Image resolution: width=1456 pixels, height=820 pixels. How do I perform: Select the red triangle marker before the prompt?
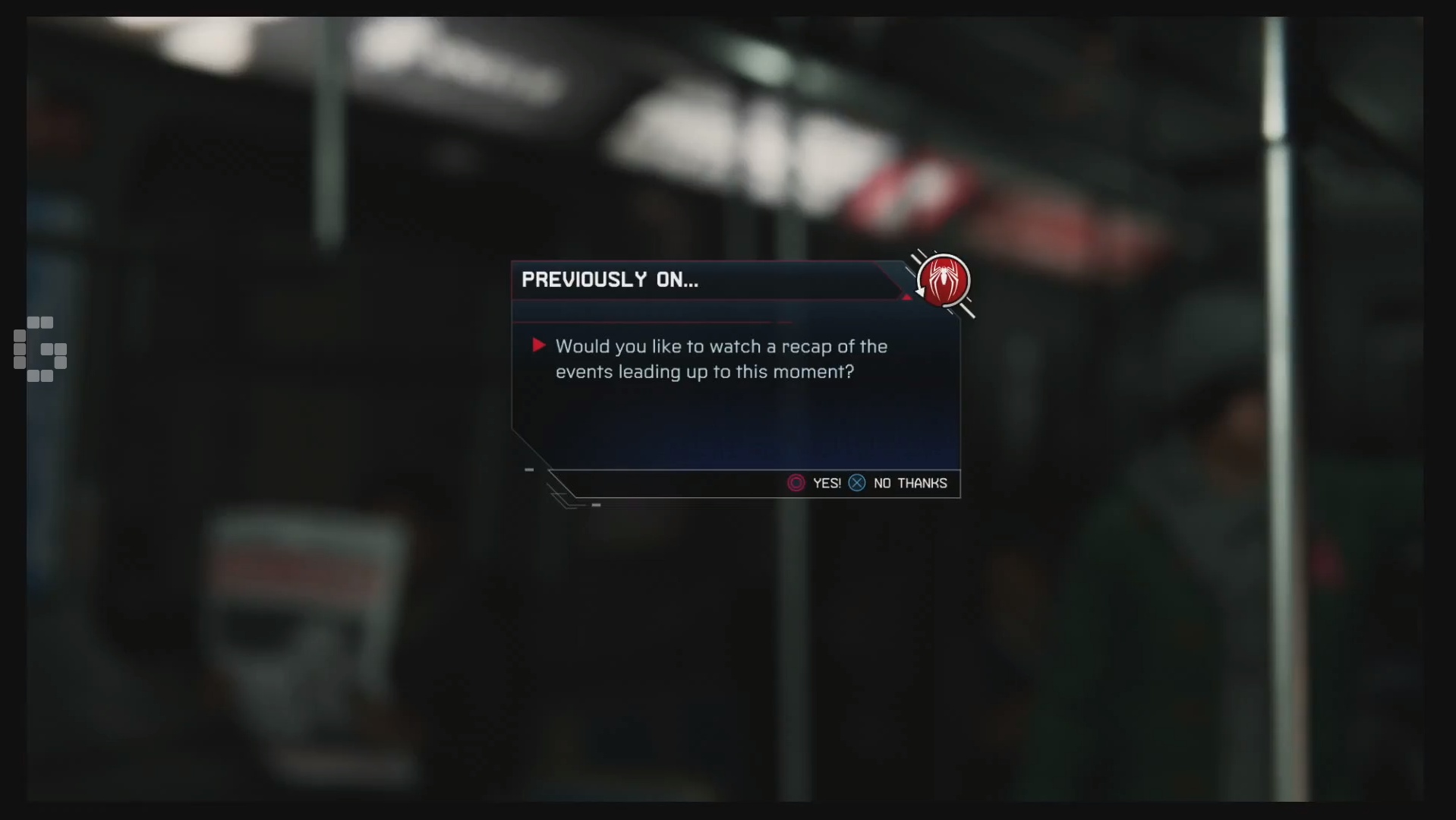pos(539,345)
